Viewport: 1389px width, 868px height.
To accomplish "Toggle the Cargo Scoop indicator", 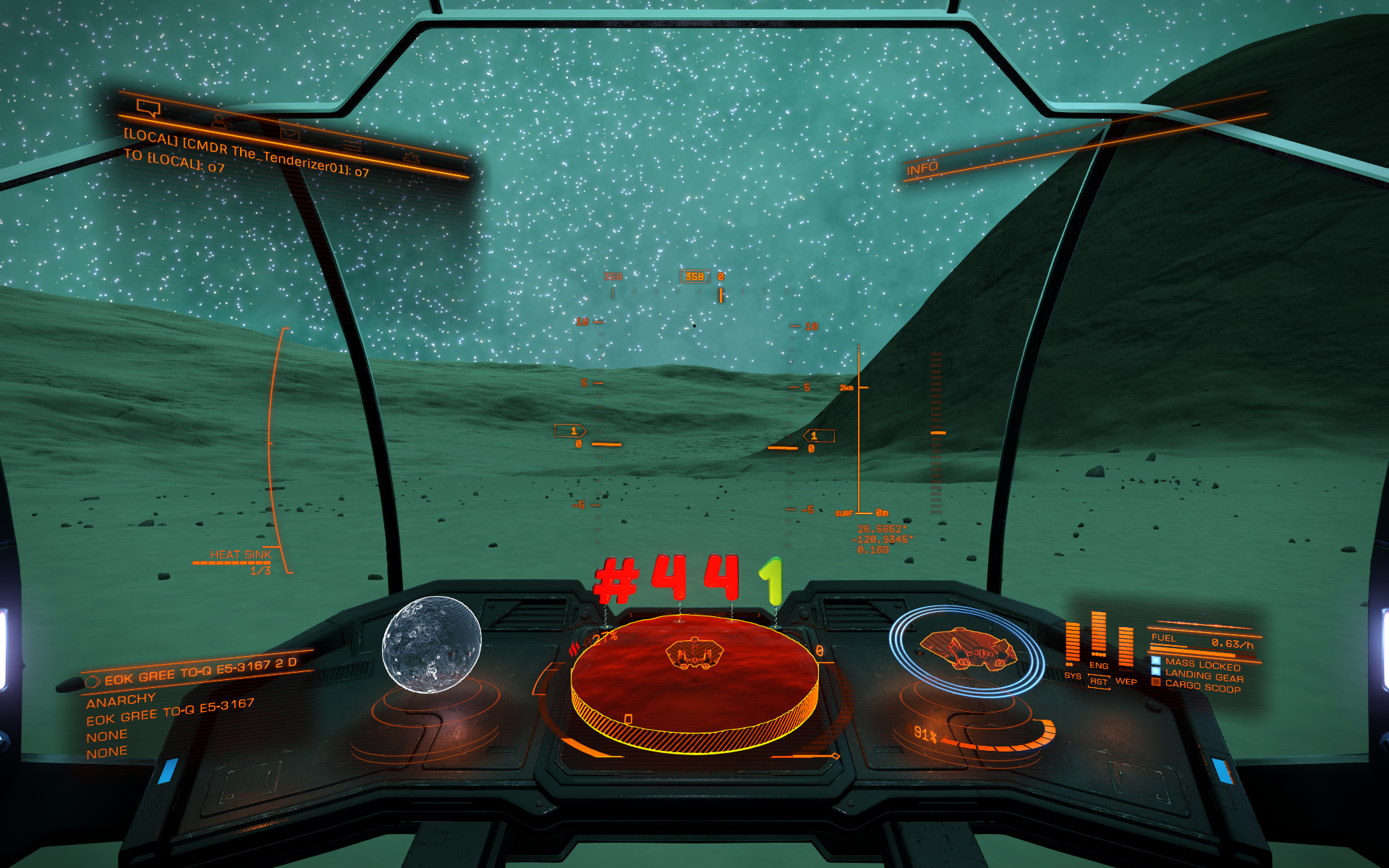I will pos(1202,687).
